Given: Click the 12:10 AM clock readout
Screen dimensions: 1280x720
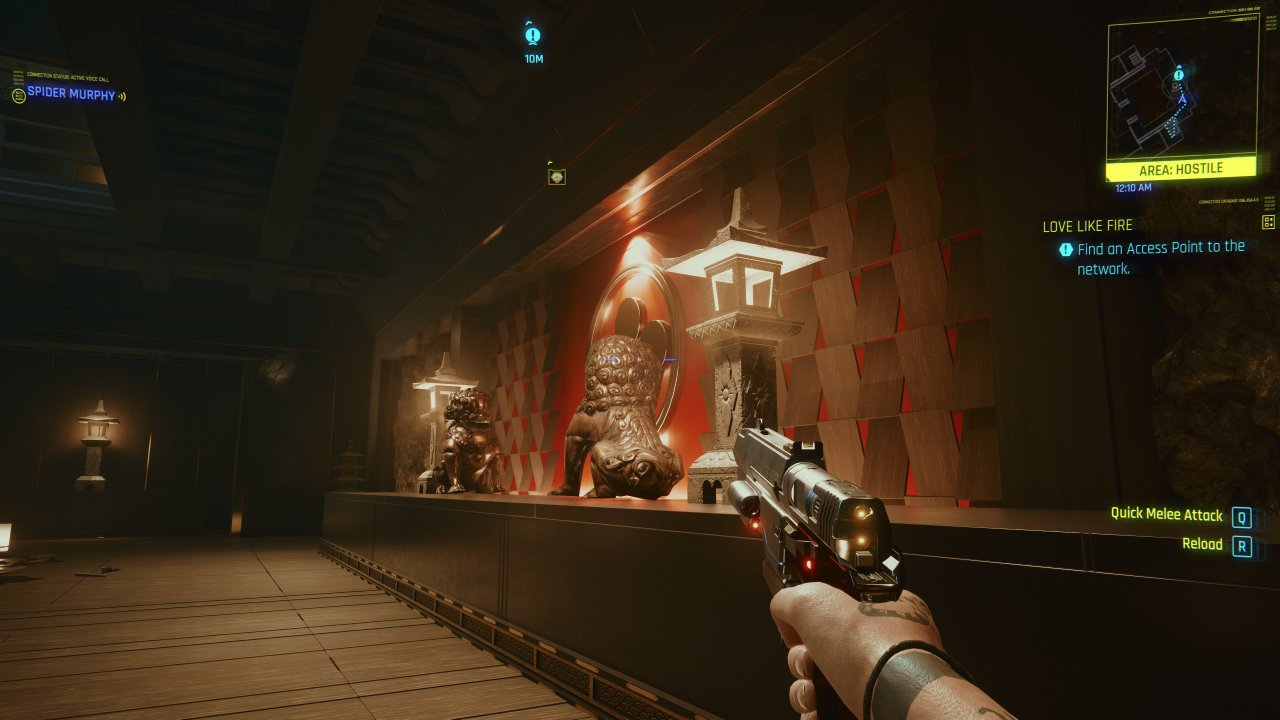Looking at the screenshot, I should point(1133,187).
